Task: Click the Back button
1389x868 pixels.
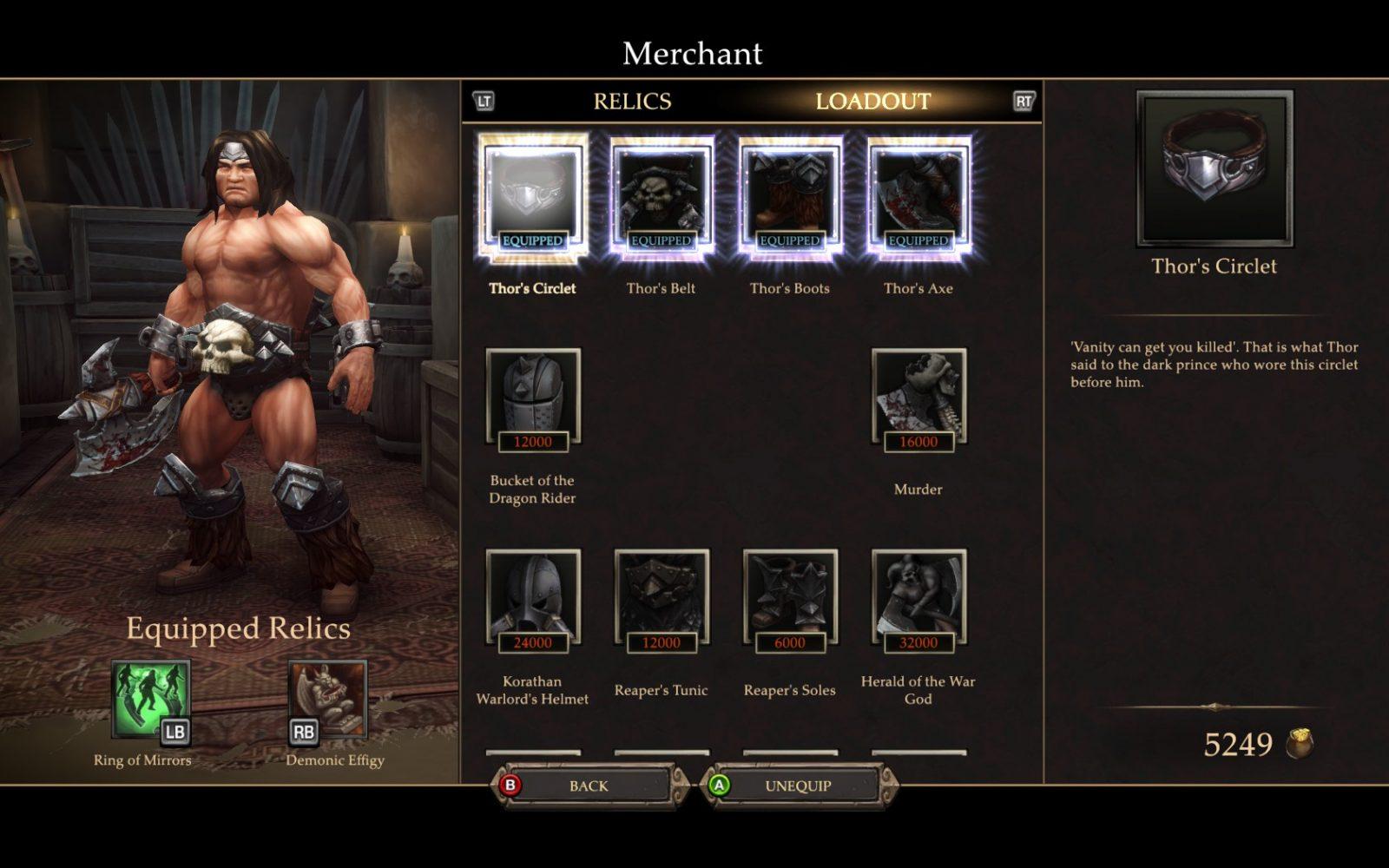Action: [x=587, y=786]
